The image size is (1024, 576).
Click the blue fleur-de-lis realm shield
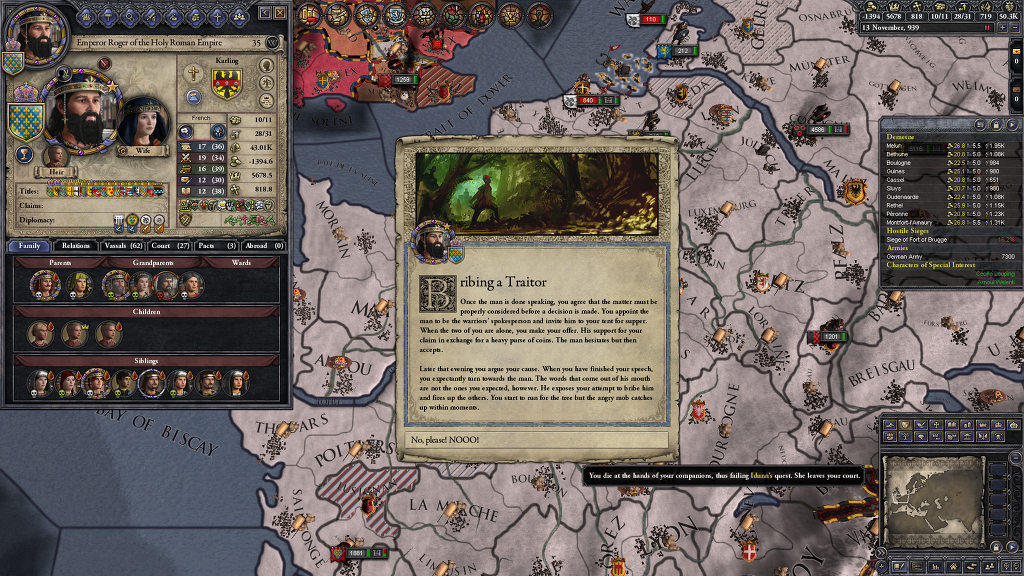click(26, 121)
